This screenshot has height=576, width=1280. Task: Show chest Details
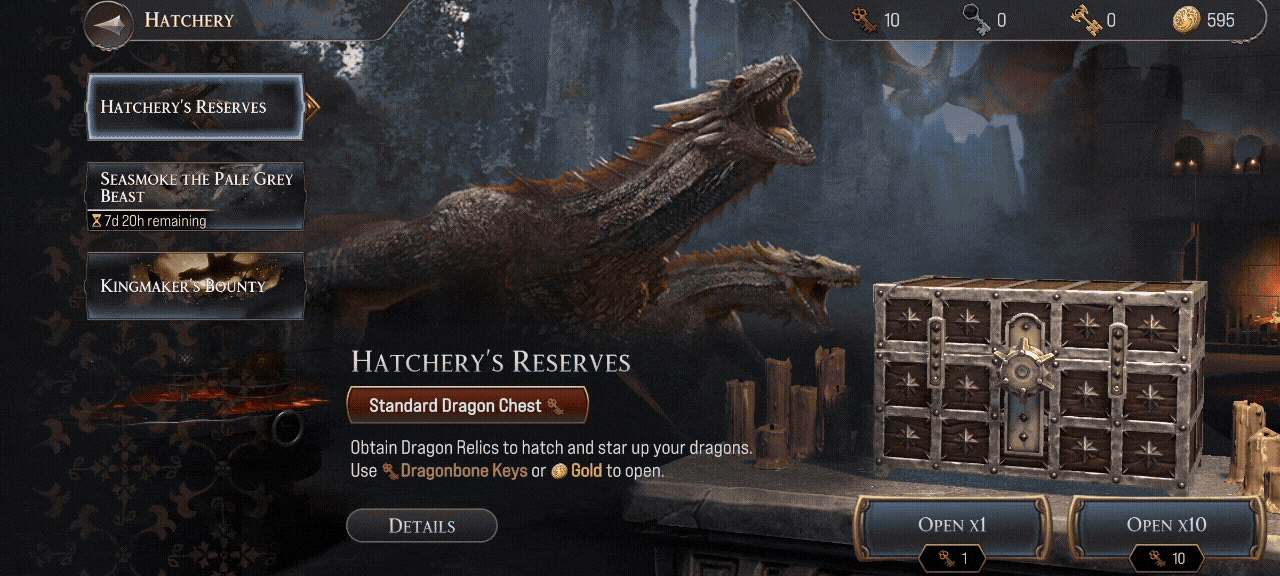421,526
